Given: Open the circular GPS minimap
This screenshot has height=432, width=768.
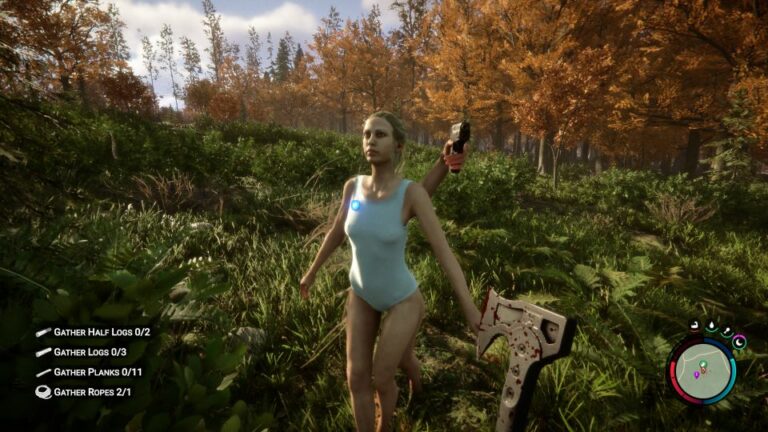Looking at the screenshot, I should 702,371.
